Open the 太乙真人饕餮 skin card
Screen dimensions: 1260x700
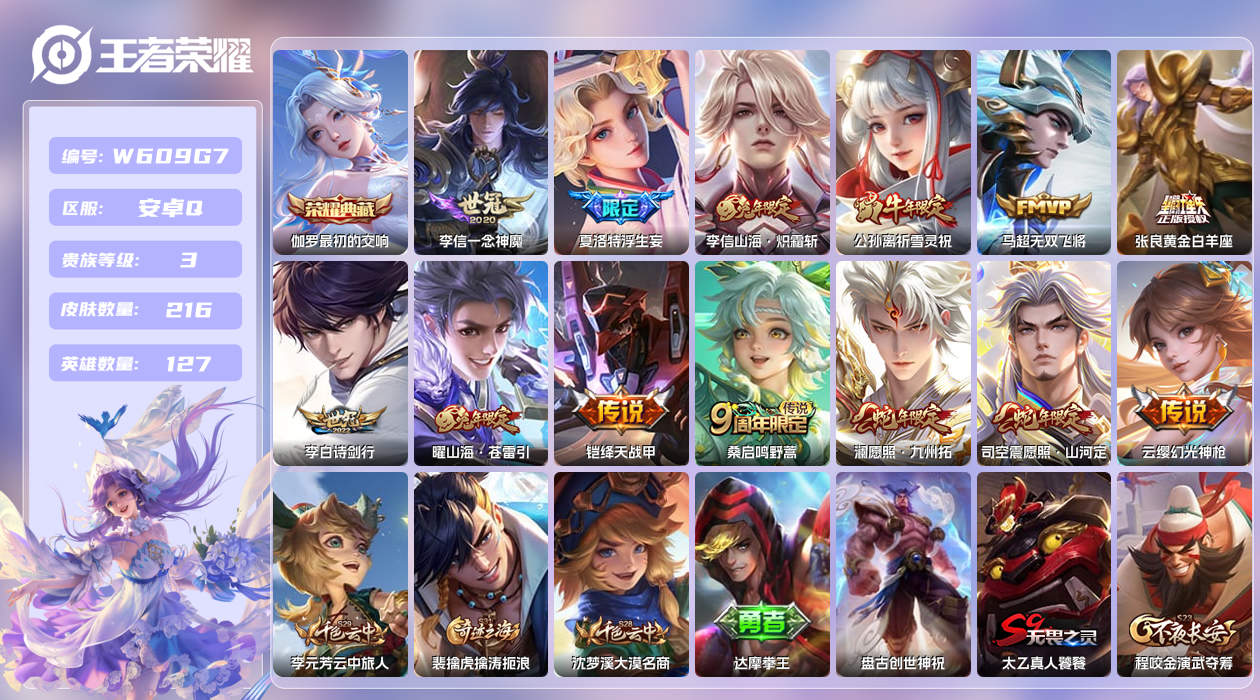pyautogui.click(x=1044, y=574)
